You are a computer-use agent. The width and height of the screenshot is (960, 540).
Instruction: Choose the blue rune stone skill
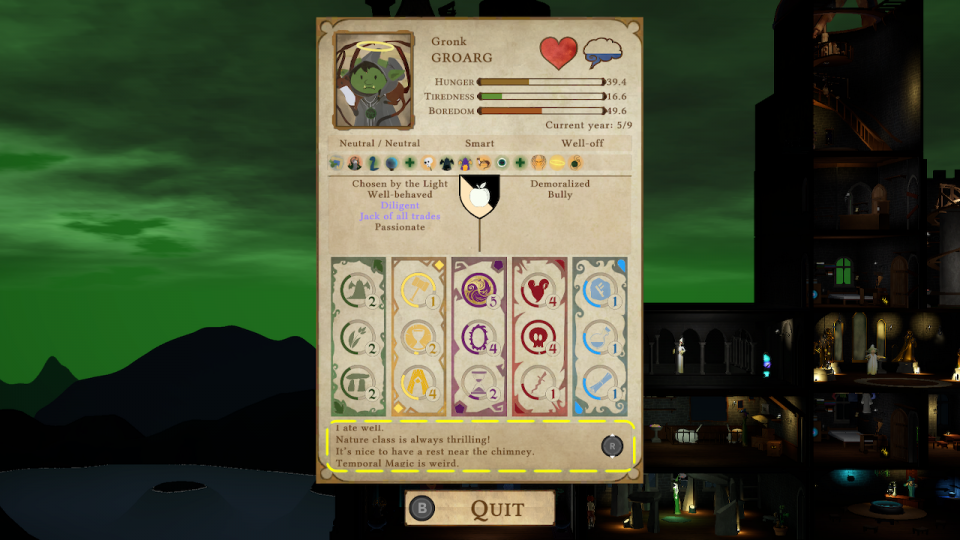point(597,289)
